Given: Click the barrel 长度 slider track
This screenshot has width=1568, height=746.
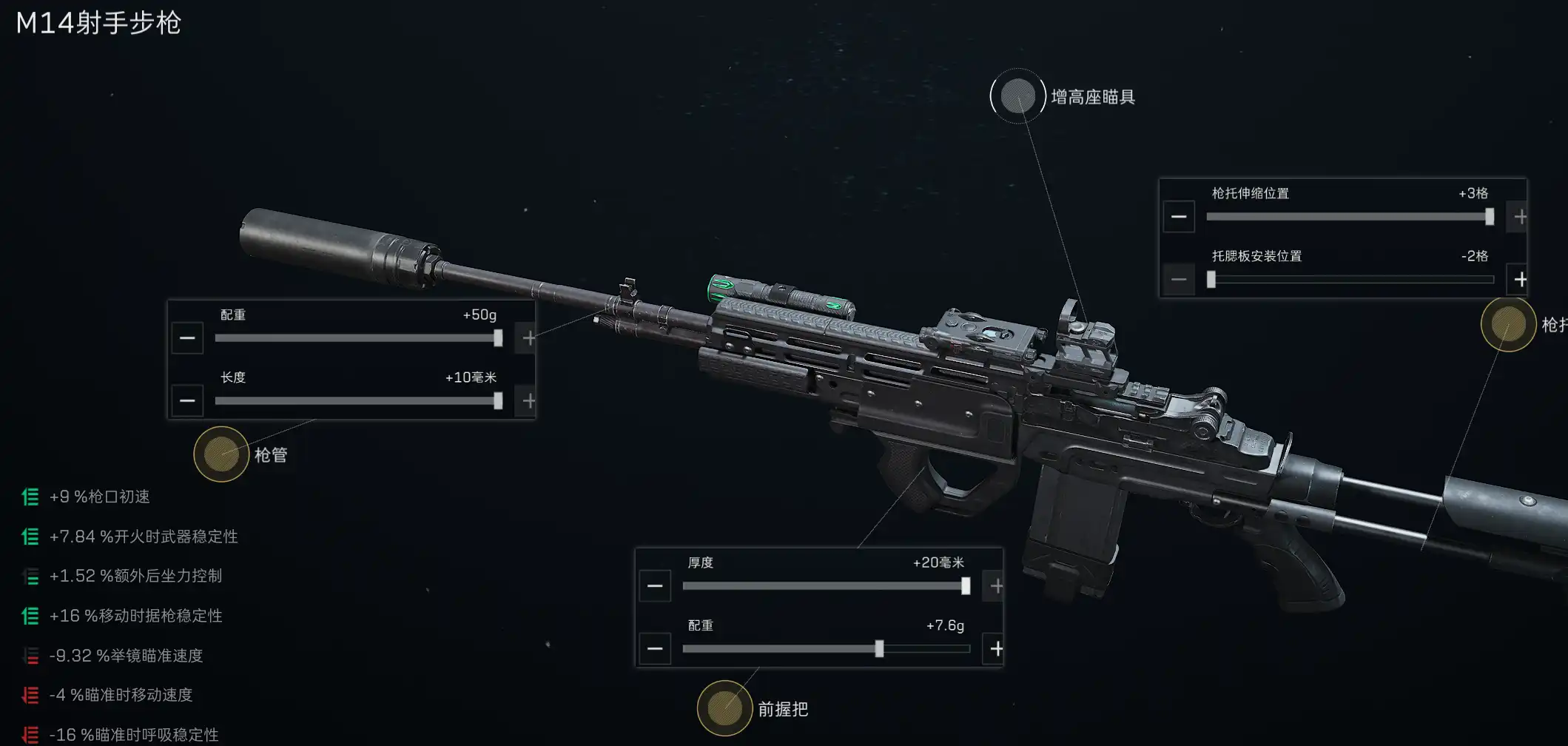Looking at the screenshot, I should pyautogui.click(x=355, y=401).
